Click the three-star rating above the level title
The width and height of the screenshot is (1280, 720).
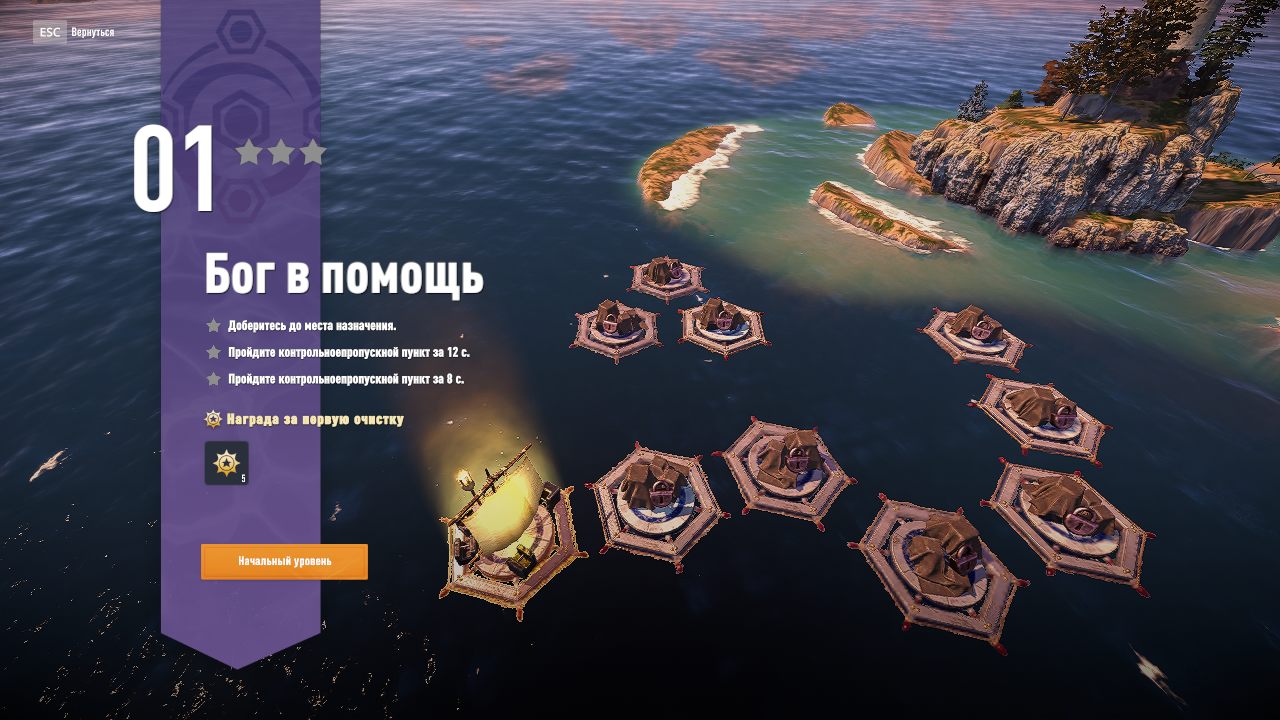click(283, 150)
